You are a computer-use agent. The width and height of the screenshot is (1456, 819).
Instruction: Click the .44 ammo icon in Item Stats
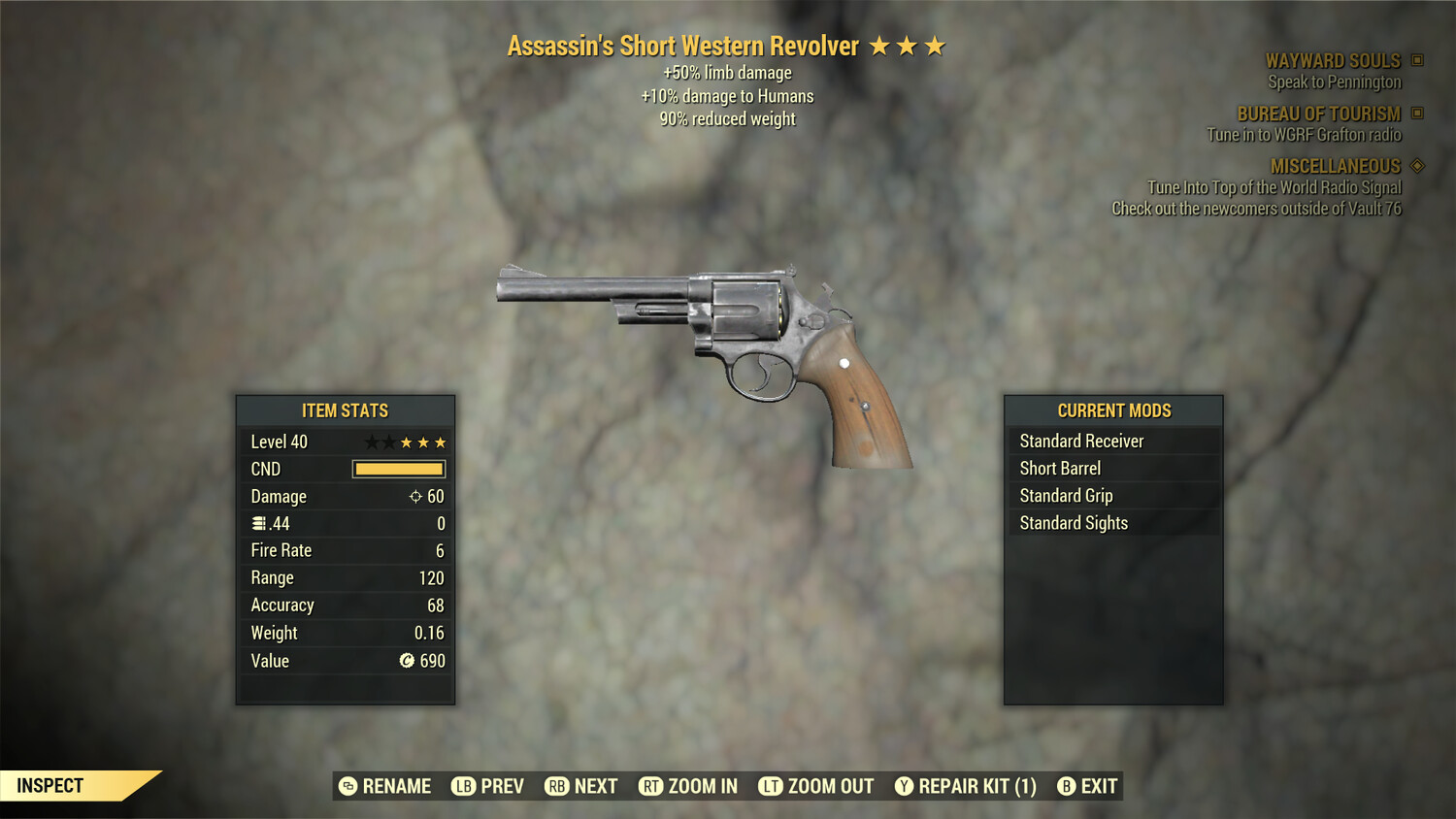tap(257, 523)
